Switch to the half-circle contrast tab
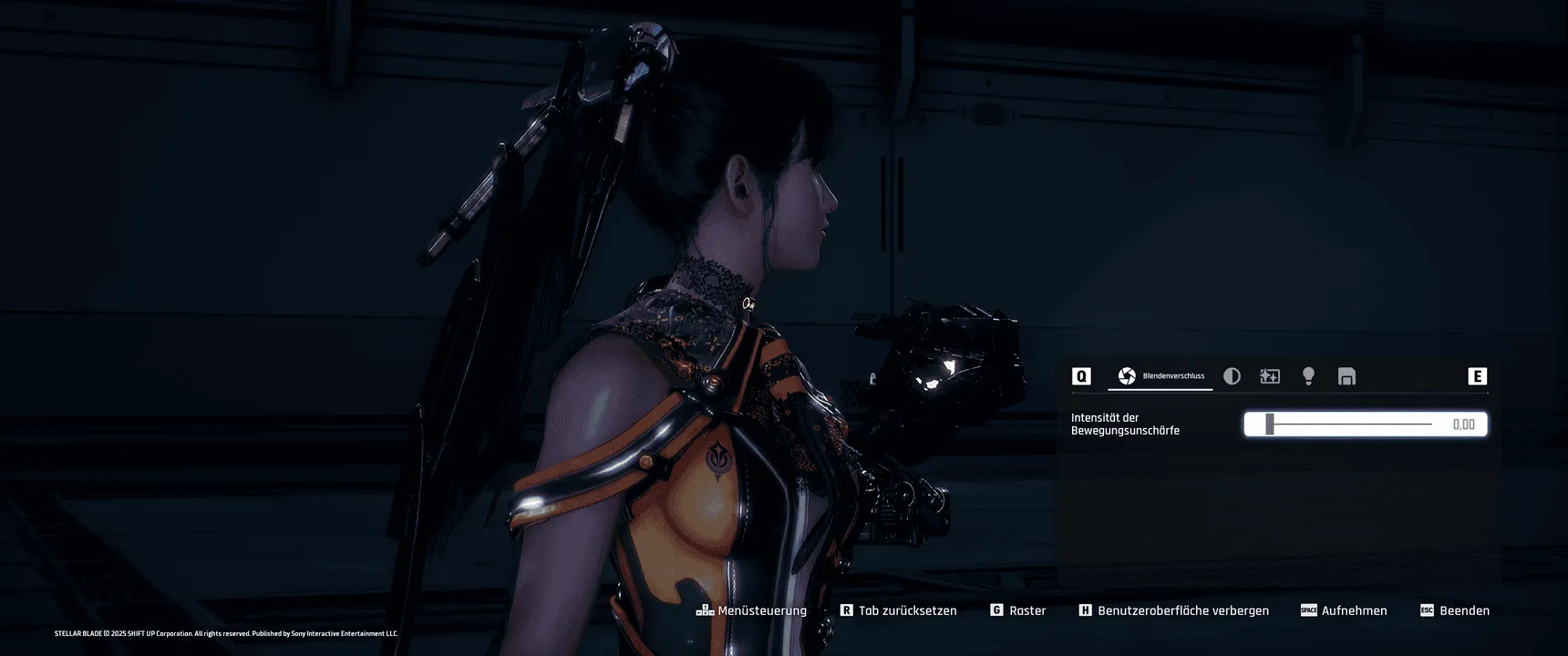This screenshot has width=1568, height=656. [1232, 376]
